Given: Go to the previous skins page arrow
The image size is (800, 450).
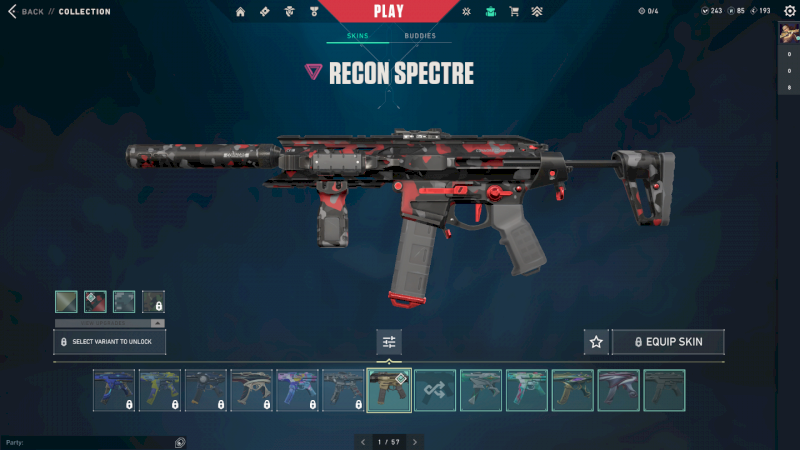Looking at the screenshot, I should [362, 441].
